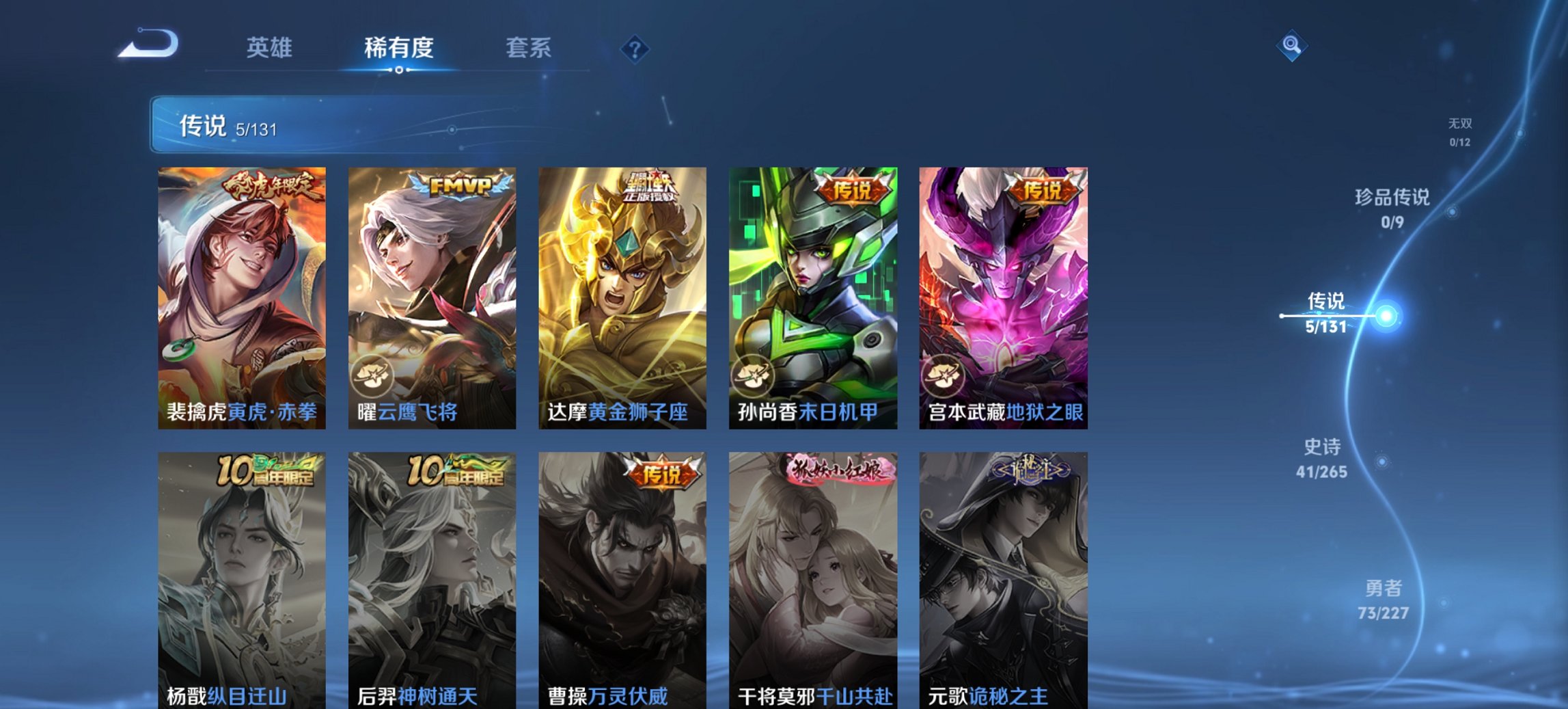Open the 套系 tab
The image size is (1568, 709).
pyautogui.click(x=528, y=48)
